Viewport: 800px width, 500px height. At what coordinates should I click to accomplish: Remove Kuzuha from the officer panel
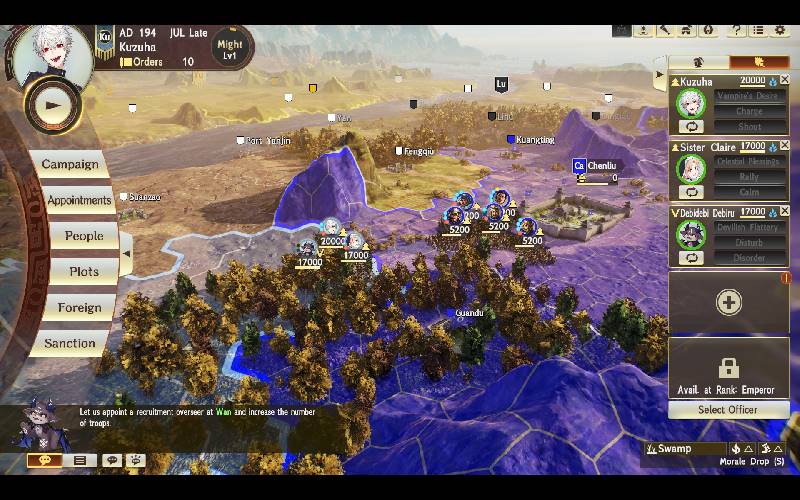[784, 80]
